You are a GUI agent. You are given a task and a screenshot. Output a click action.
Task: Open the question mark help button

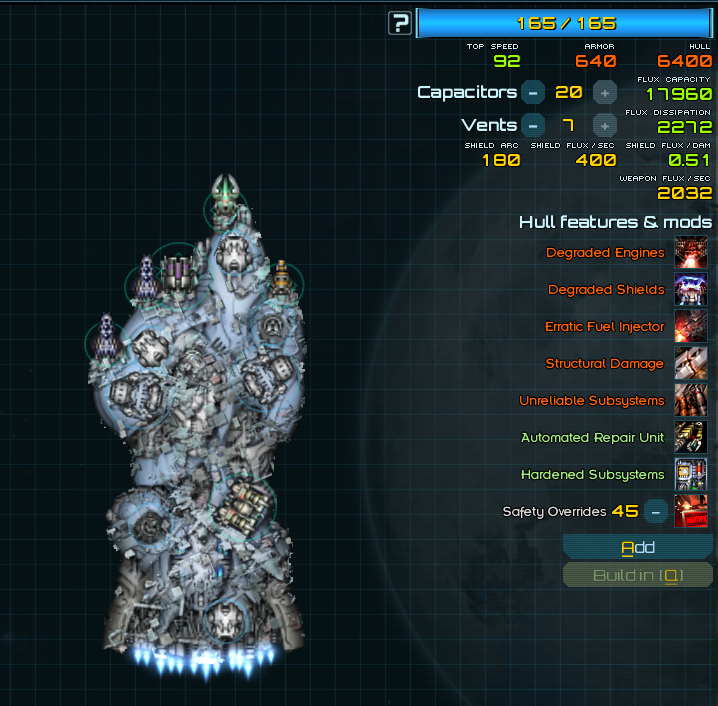(x=400, y=23)
